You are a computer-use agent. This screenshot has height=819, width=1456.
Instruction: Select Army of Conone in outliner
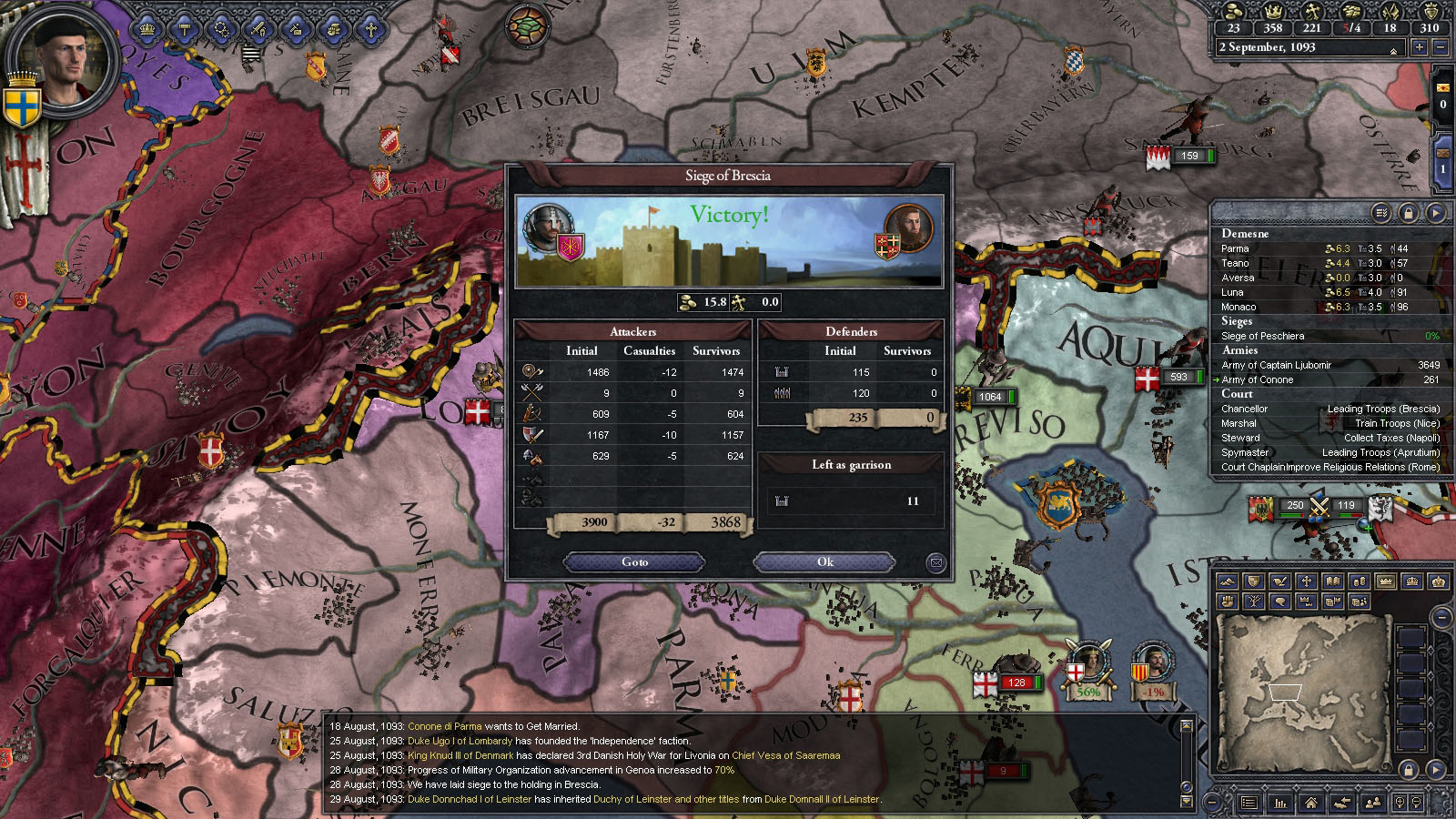pyautogui.click(x=1258, y=379)
